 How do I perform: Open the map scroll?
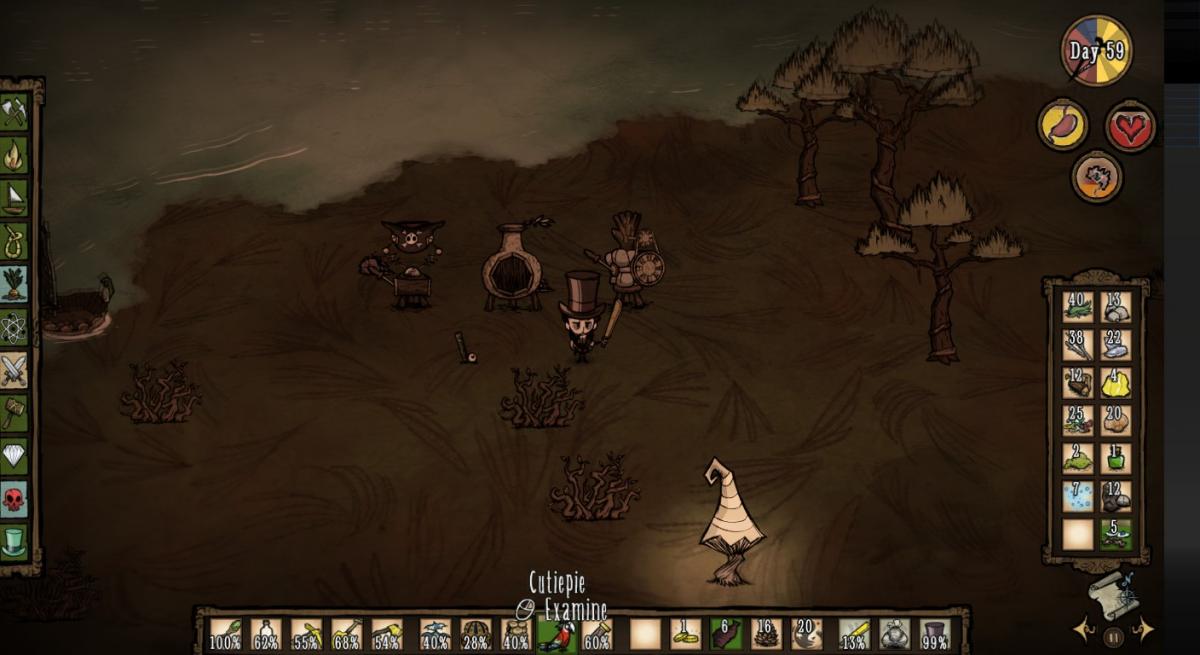(1110, 595)
